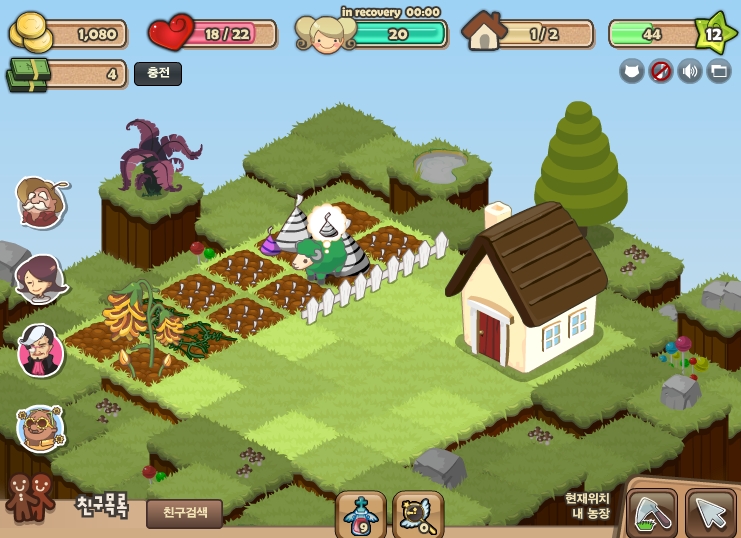Open the bear and key button
The width and height of the screenshot is (741, 538).
[x=418, y=514]
